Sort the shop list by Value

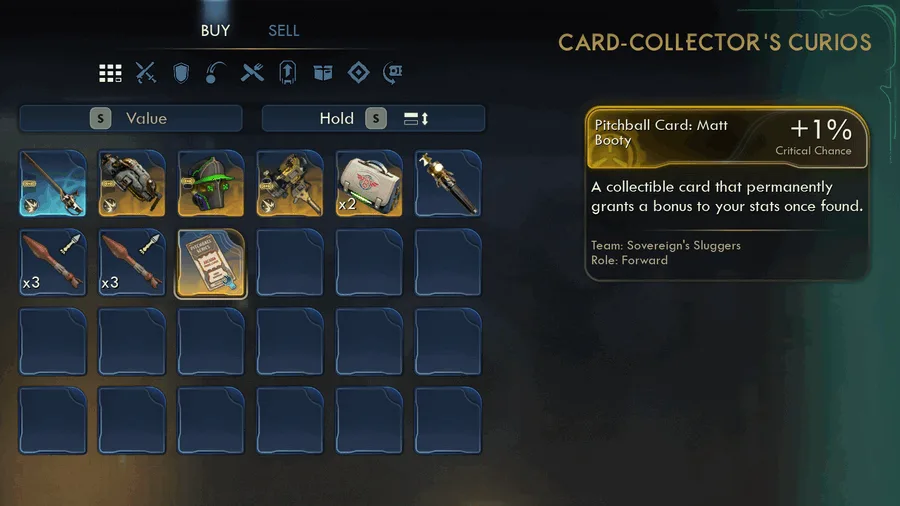(x=131, y=118)
